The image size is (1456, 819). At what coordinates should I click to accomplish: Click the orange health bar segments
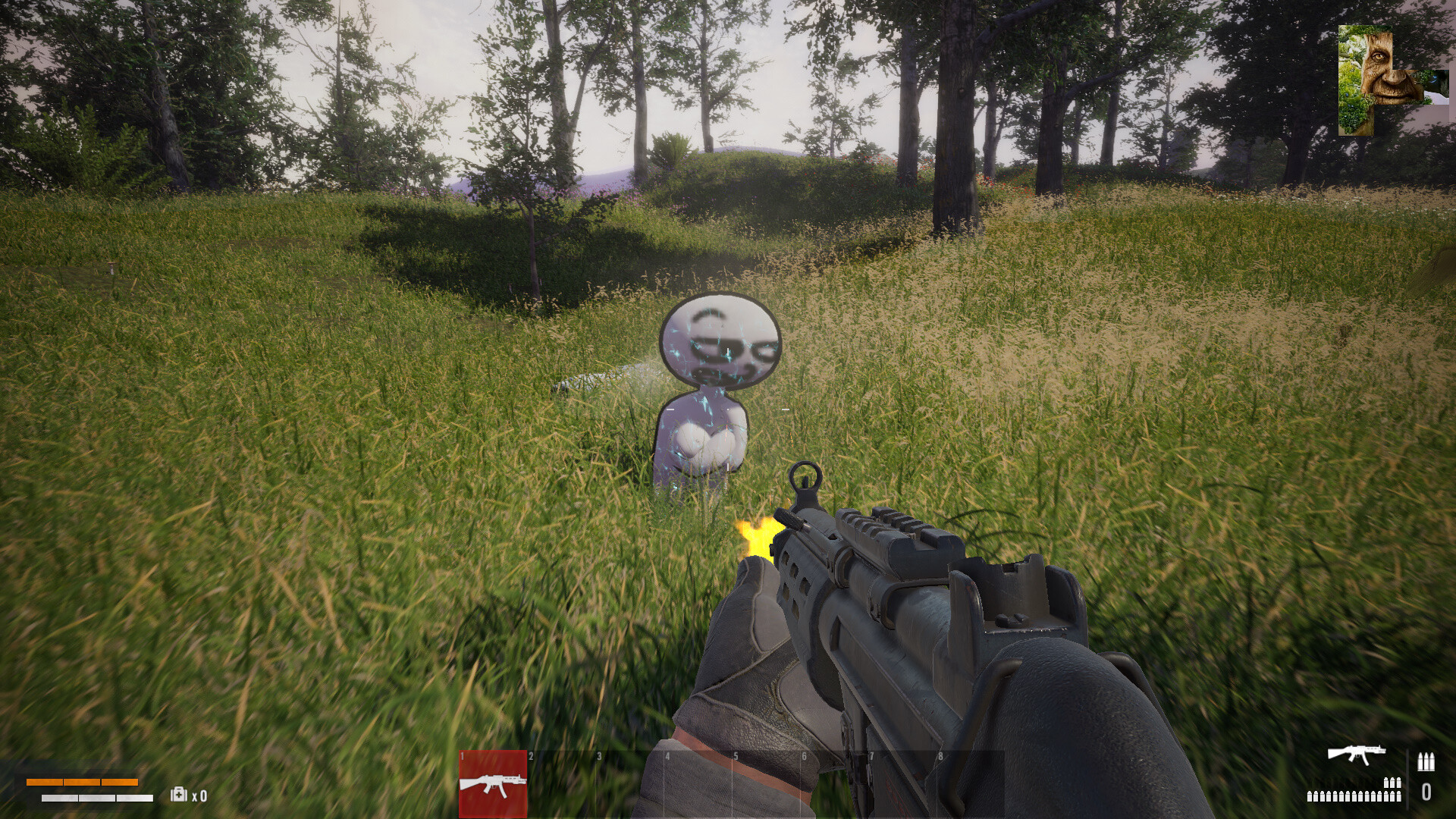pyautogui.click(x=83, y=782)
